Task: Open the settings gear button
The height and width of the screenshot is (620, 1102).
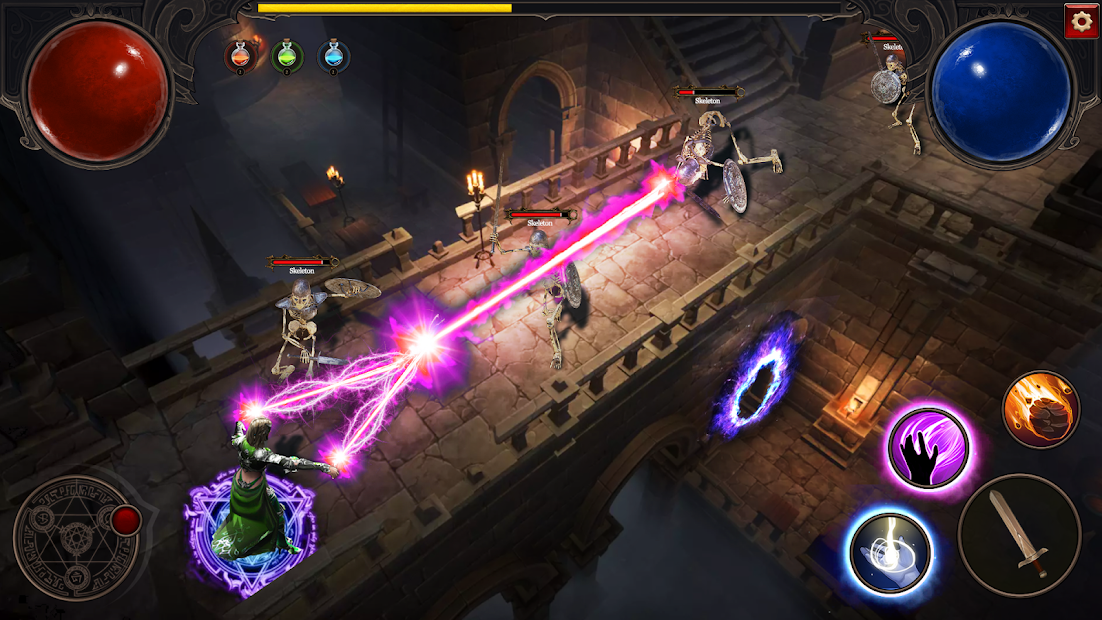Action: click(x=1081, y=21)
